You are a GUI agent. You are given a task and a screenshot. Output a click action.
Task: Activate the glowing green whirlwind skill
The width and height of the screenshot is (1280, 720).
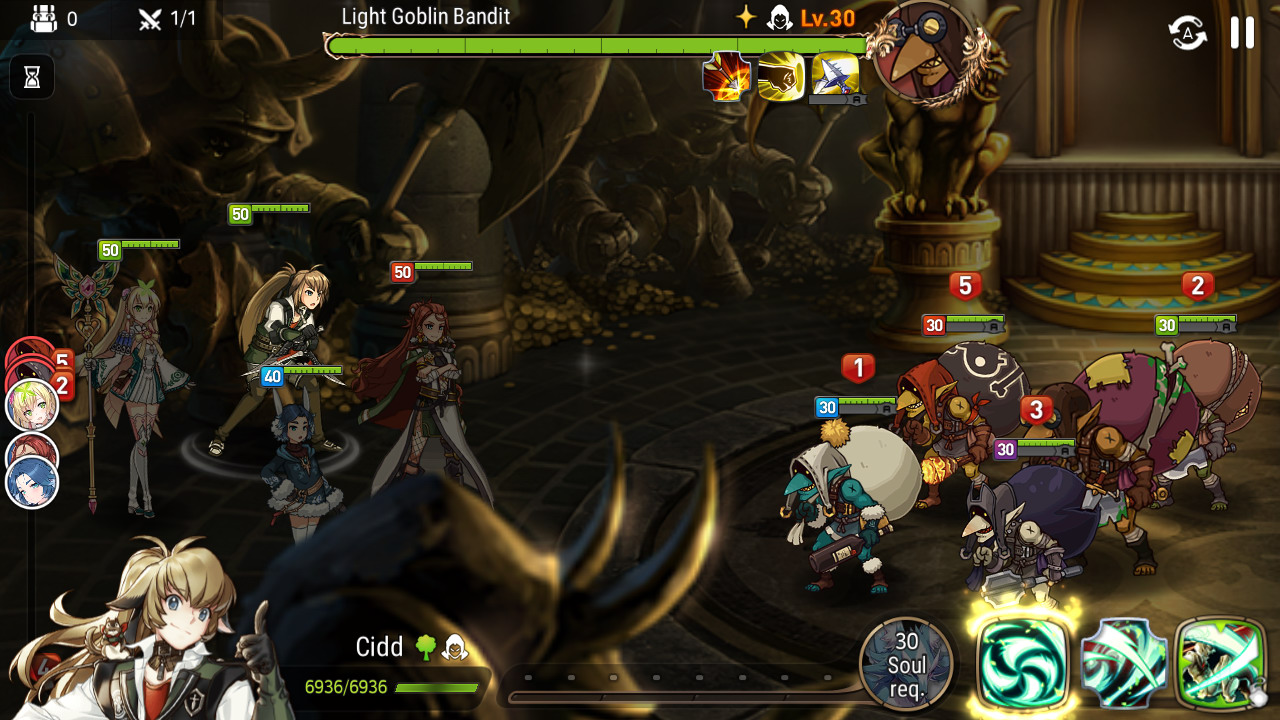(x=1021, y=663)
